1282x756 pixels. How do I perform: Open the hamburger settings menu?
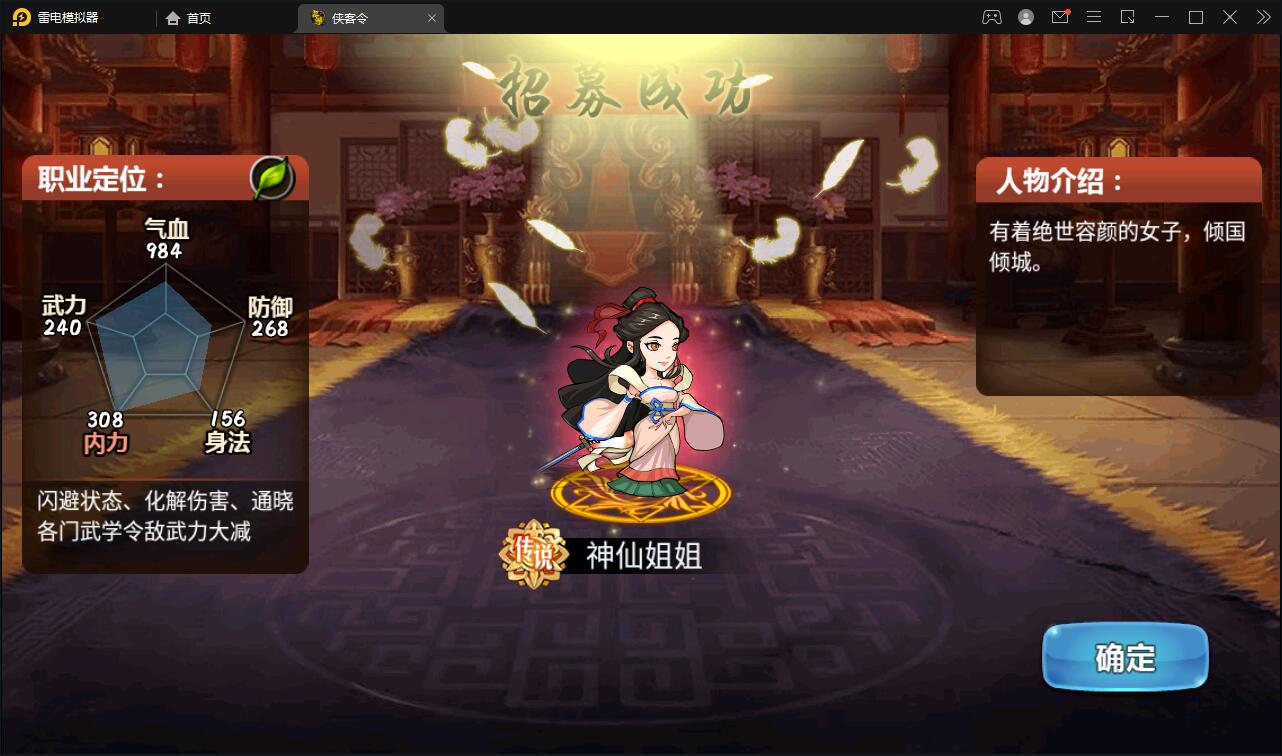(x=1093, y=17)
